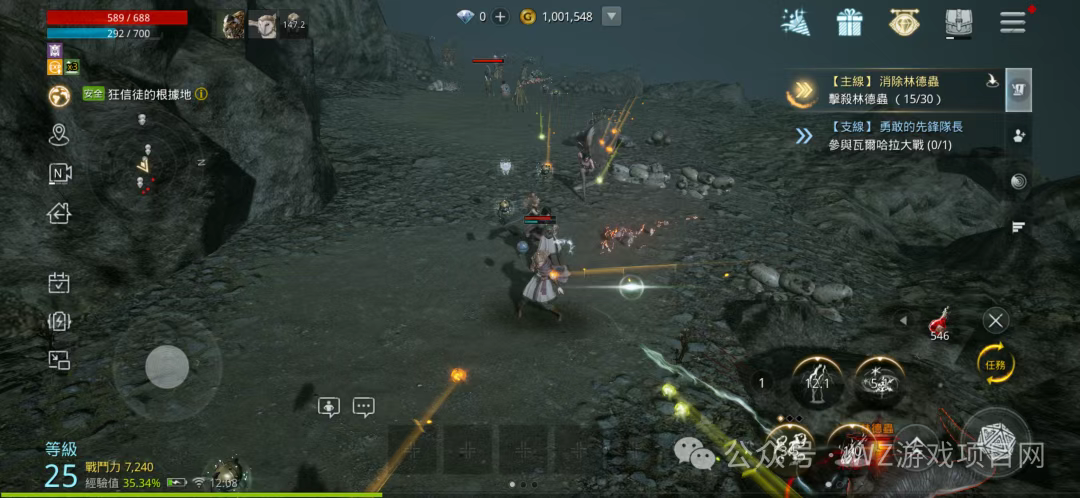The height and width of the screenshot is (498, 1080).
Task: Open the diamond shop sign icon
Action: (x=904, y=21)
